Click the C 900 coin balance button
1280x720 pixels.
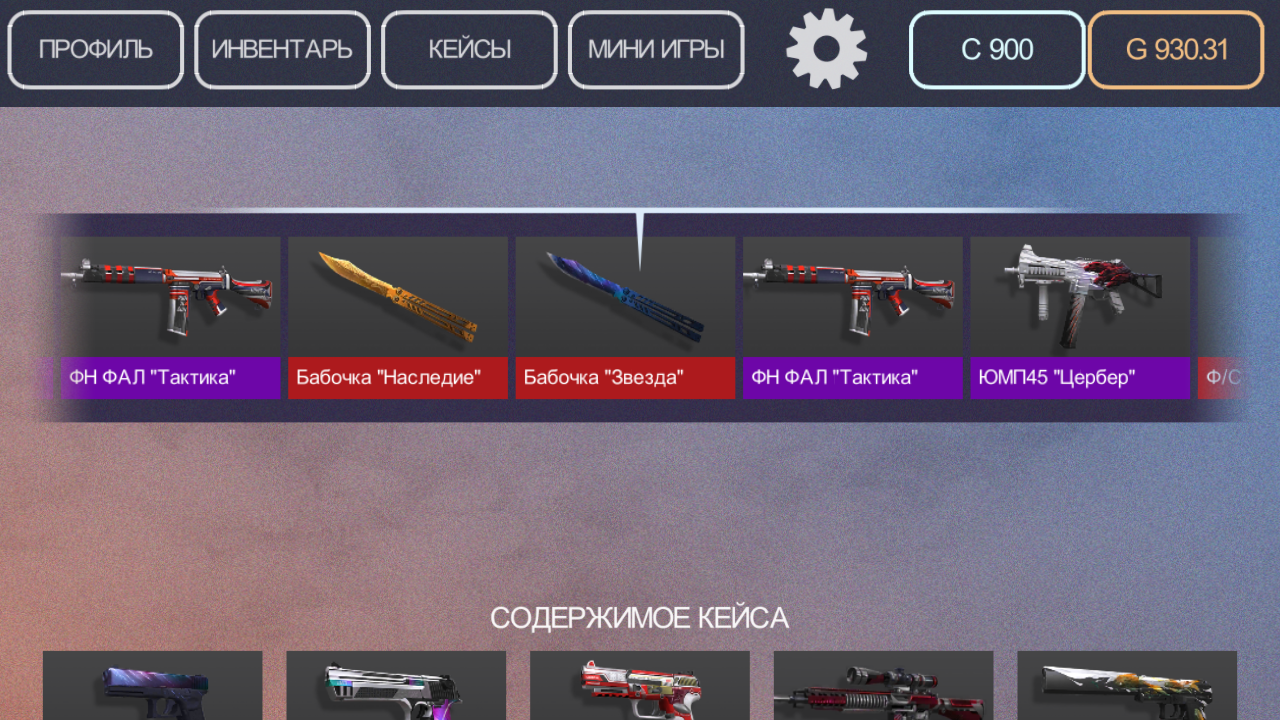click(x=996, y=49)
